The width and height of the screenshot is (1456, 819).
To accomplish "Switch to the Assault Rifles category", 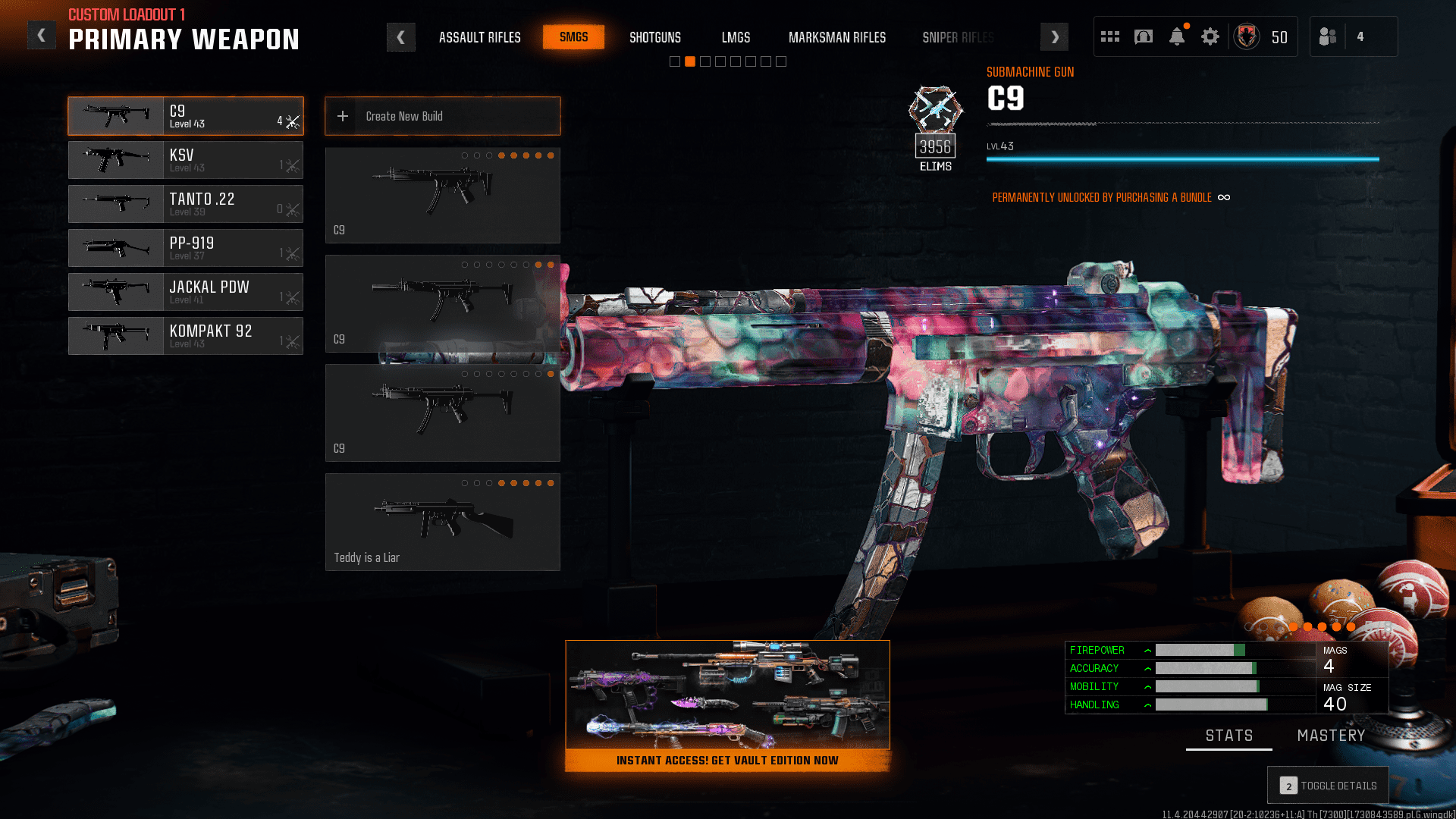I will (479, 37).
